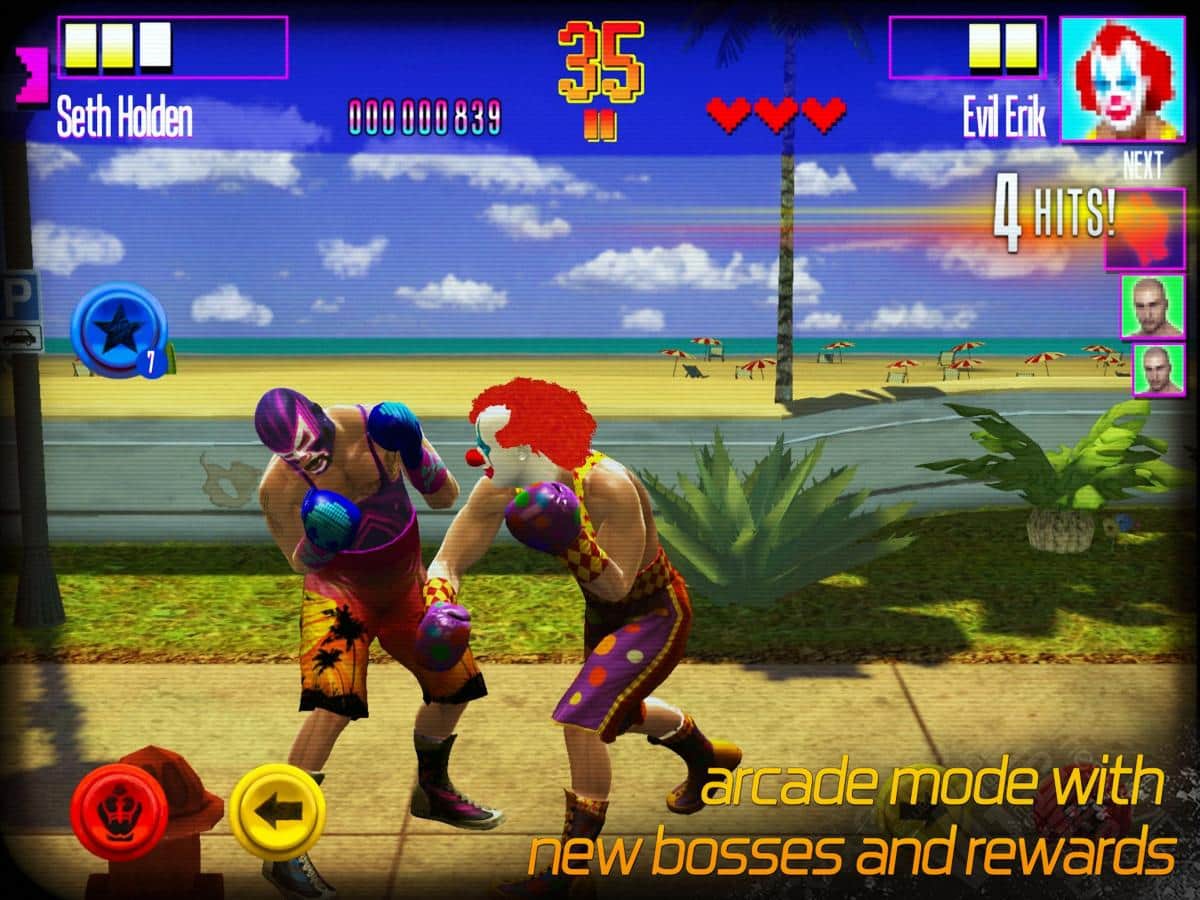
Task: Activate the blue star special move
Action: [x=117, y=330]
